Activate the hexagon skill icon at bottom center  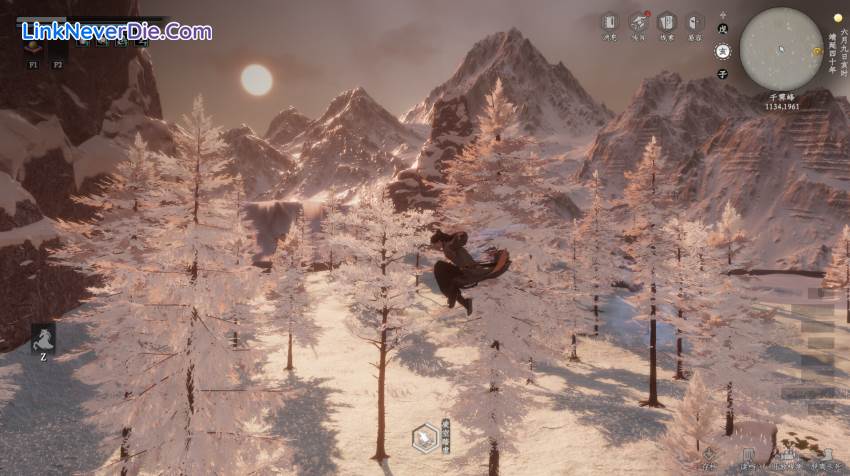[424, 437]
